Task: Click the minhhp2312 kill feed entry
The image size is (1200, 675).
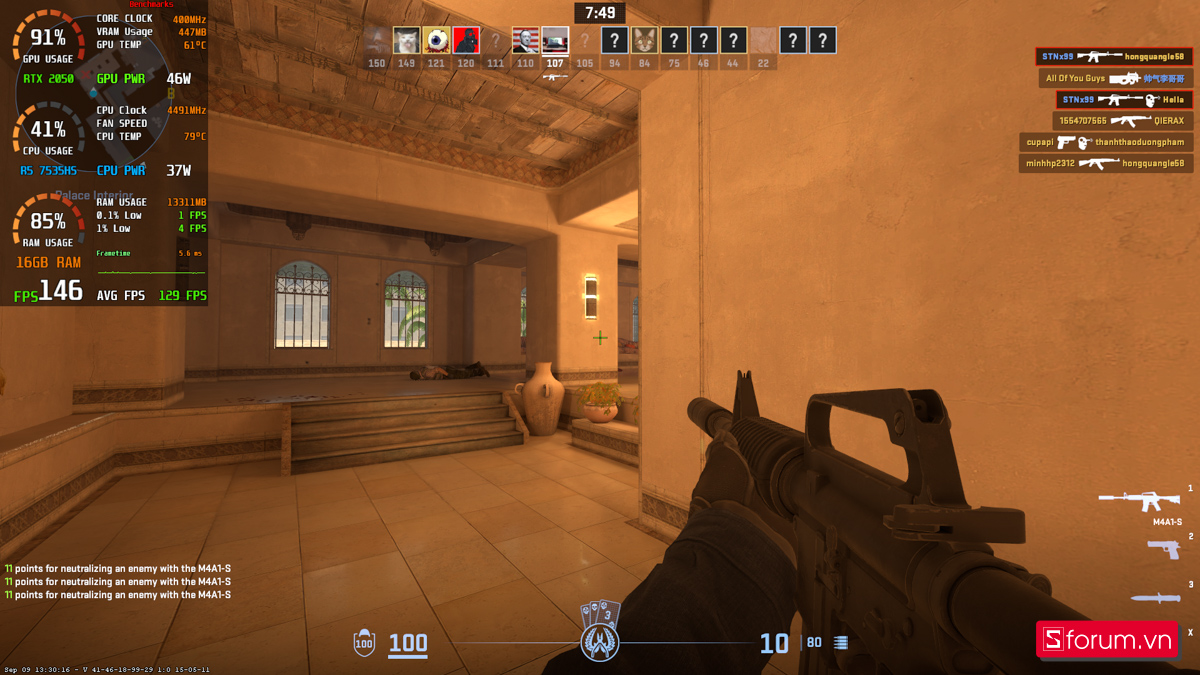Action: (1105, 163)
